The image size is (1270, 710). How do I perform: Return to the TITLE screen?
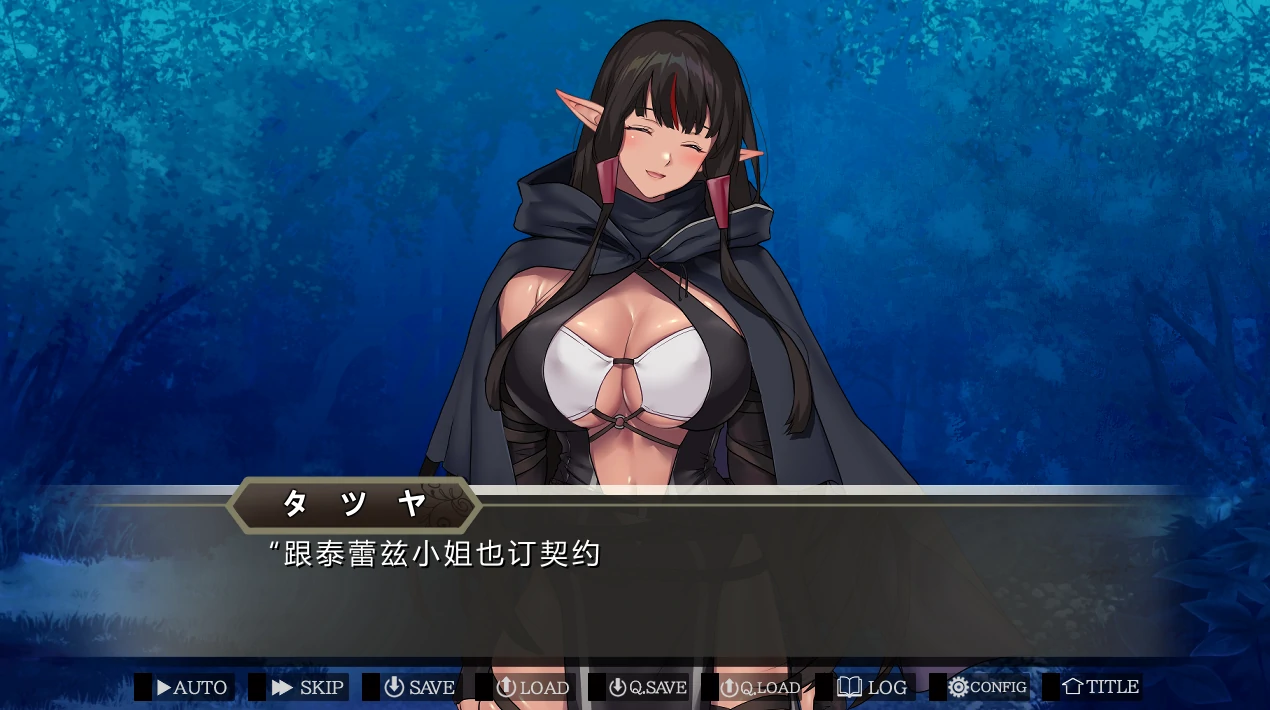coord(1100,688)
